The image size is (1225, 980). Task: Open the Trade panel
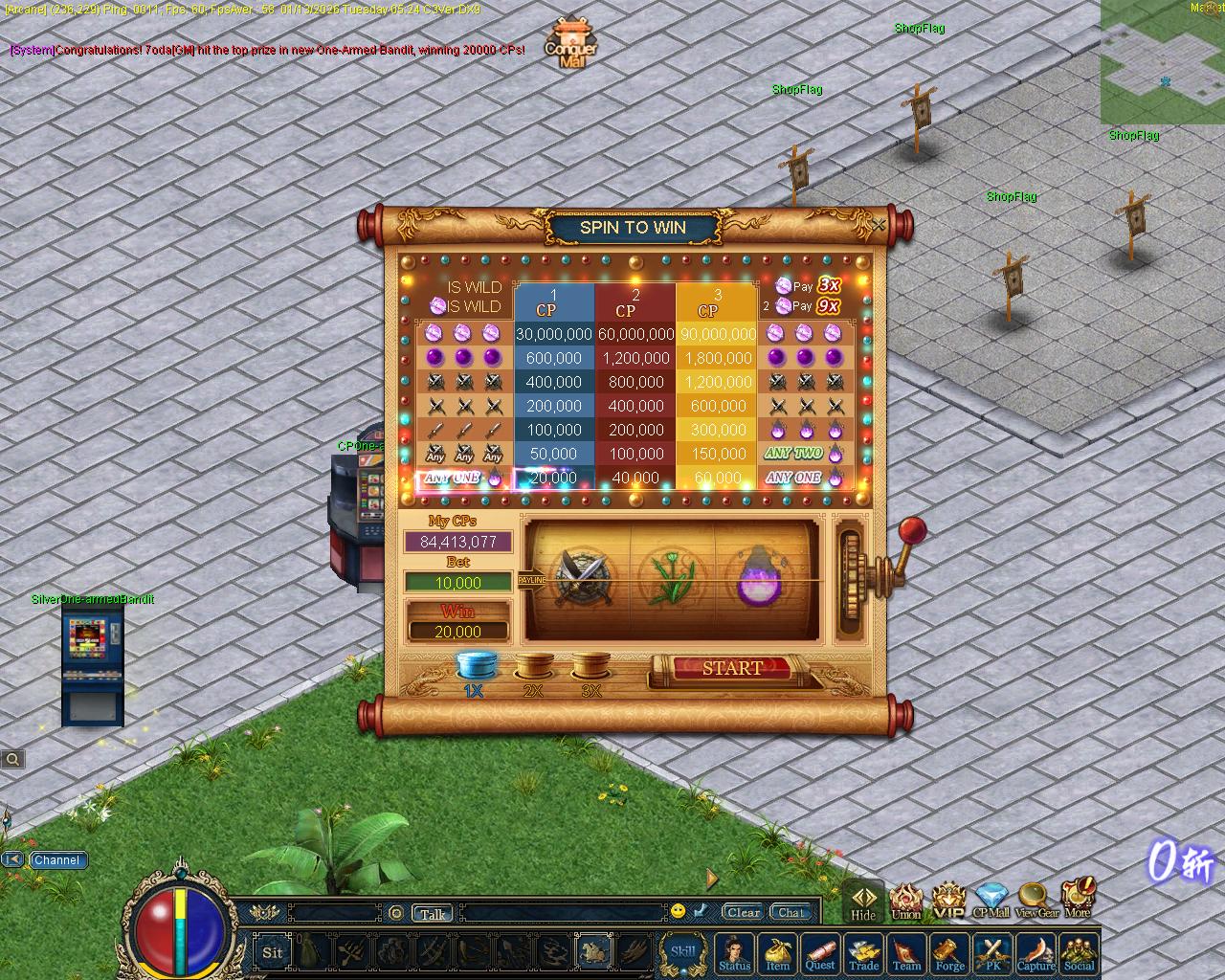863,953
